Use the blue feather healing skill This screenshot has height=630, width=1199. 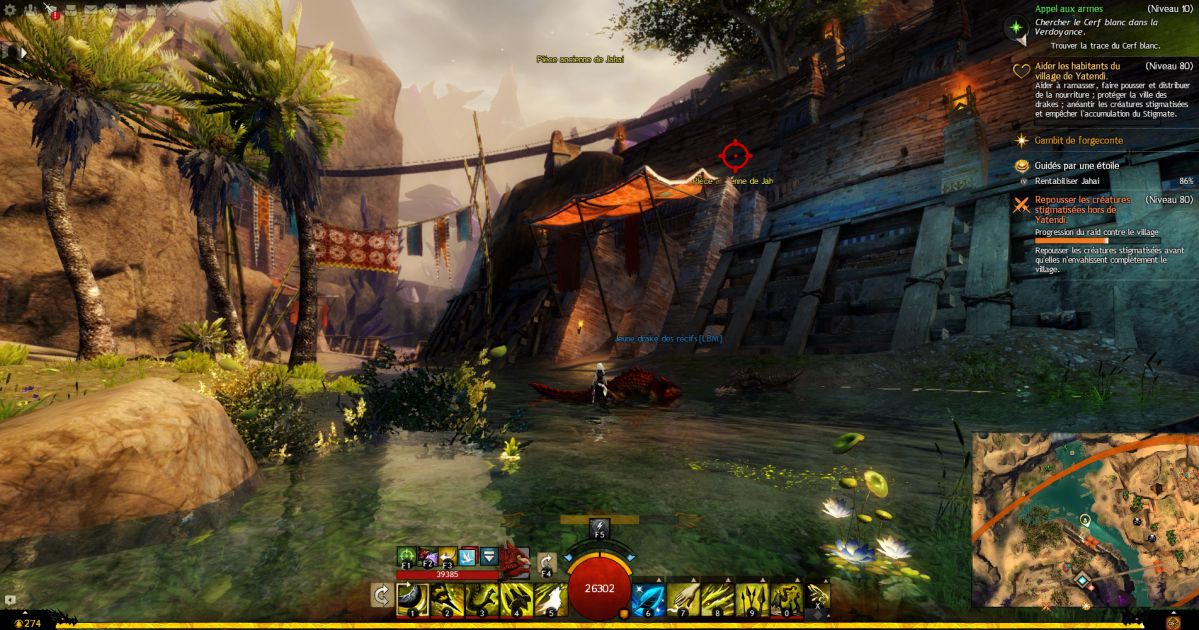pyautogui.click(x=647, y=598)
